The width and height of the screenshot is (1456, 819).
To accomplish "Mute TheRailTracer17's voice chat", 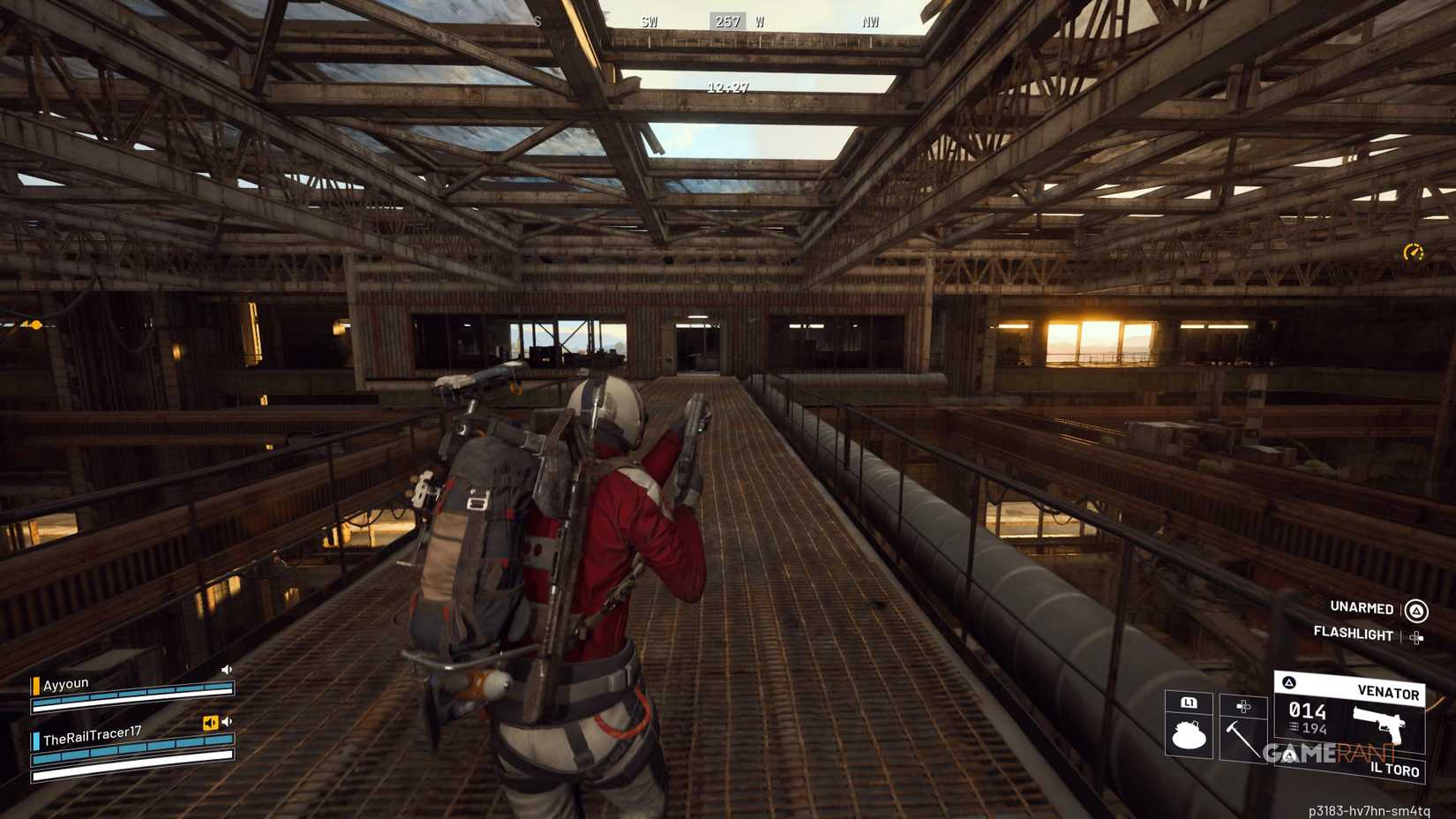I will (x=227, y=721).
